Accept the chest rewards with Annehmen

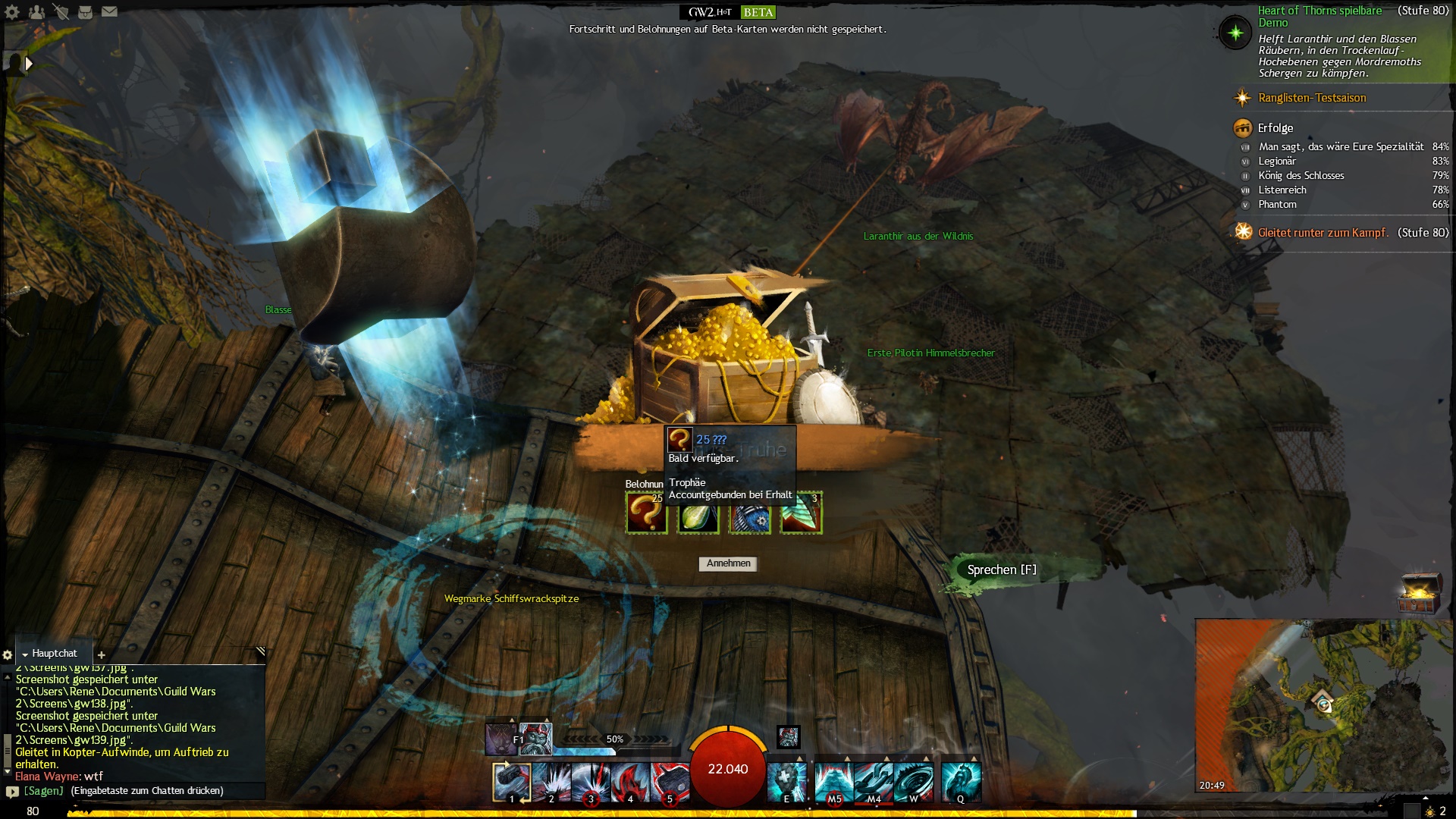pos(728,563)
